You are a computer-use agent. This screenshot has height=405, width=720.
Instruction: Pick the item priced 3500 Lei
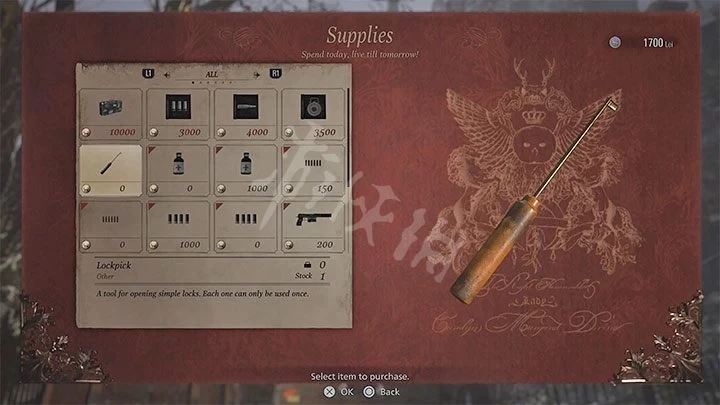pyautogui.click(x=314, y=114)
